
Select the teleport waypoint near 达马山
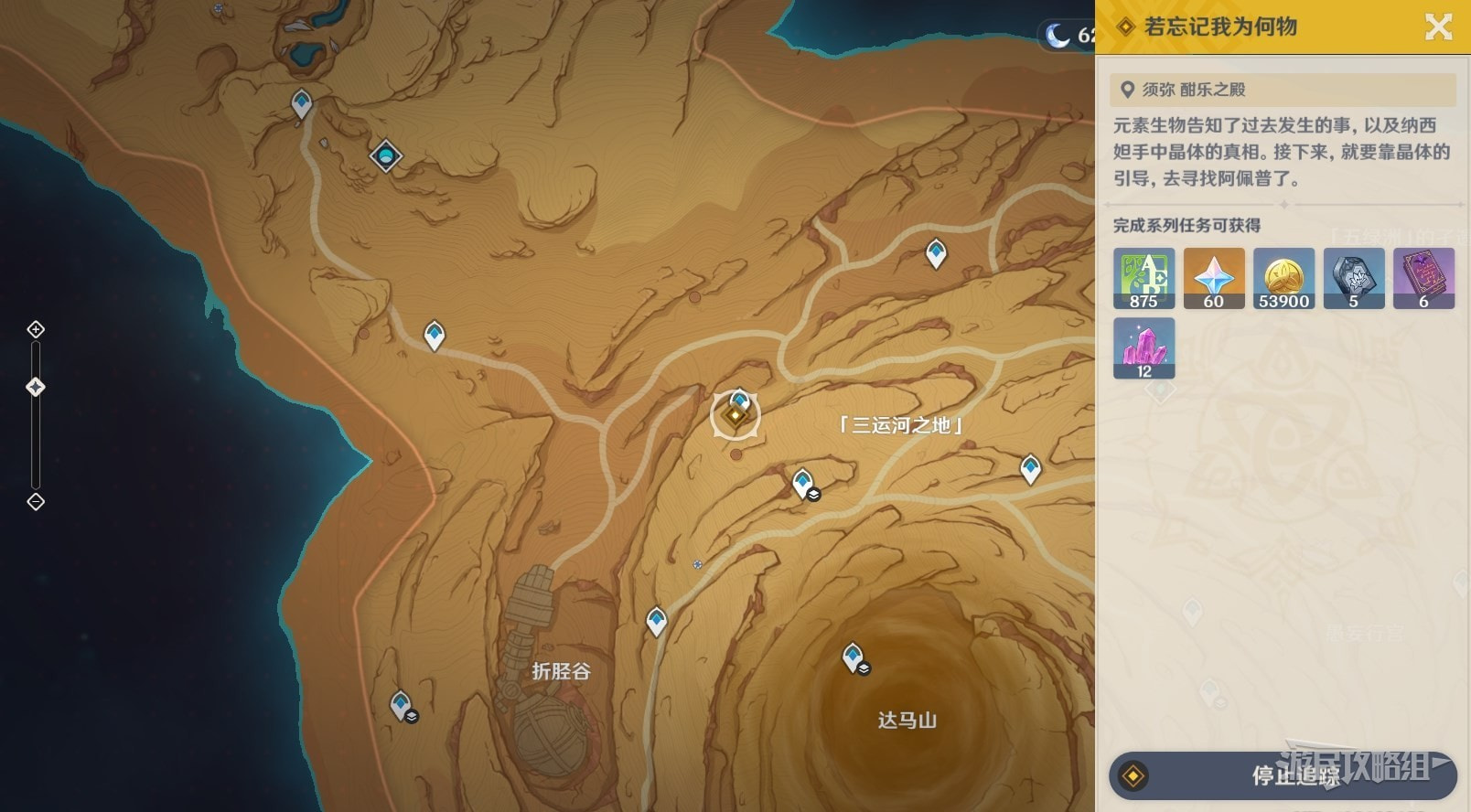[854, 657]
